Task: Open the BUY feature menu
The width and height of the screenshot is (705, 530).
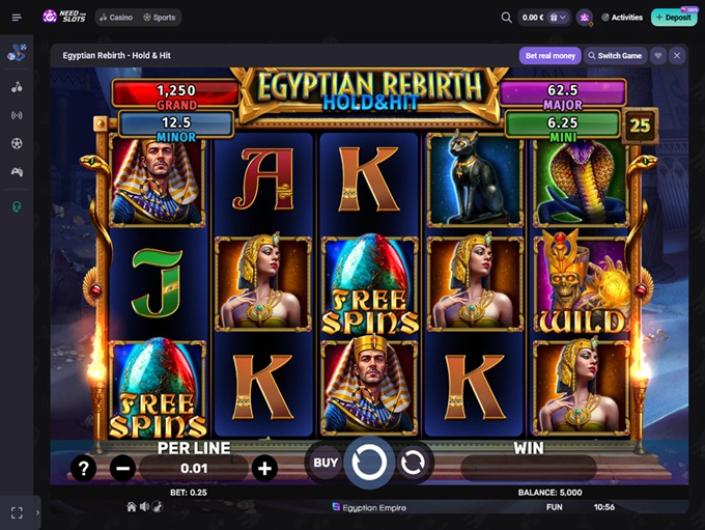Action: point(326,462)
